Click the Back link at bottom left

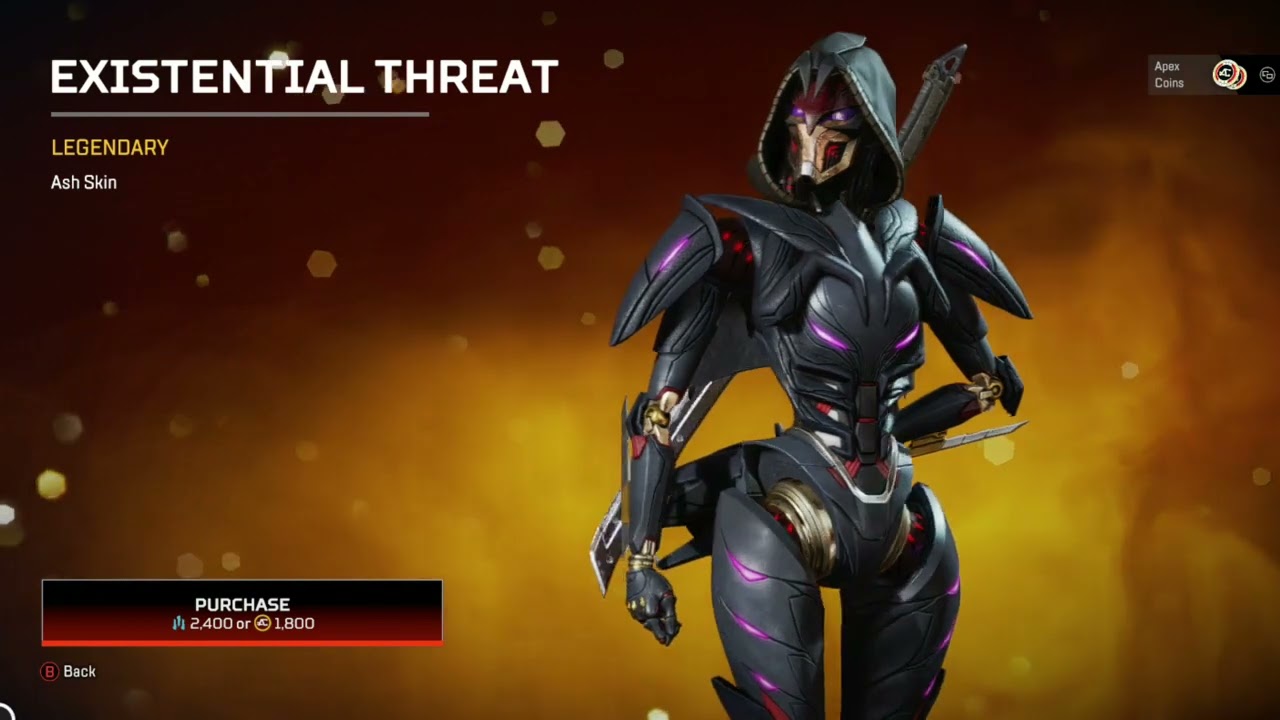(x=68, y=672)
